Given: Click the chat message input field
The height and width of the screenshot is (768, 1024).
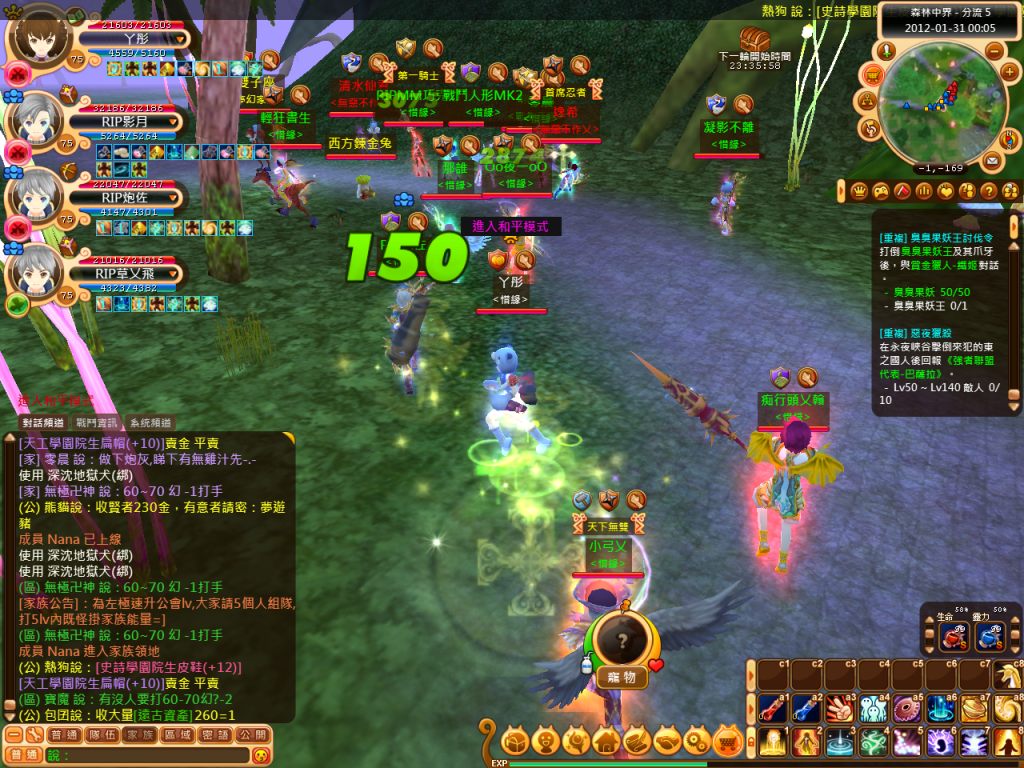Looking at the screenshot, I should (150, 755).
